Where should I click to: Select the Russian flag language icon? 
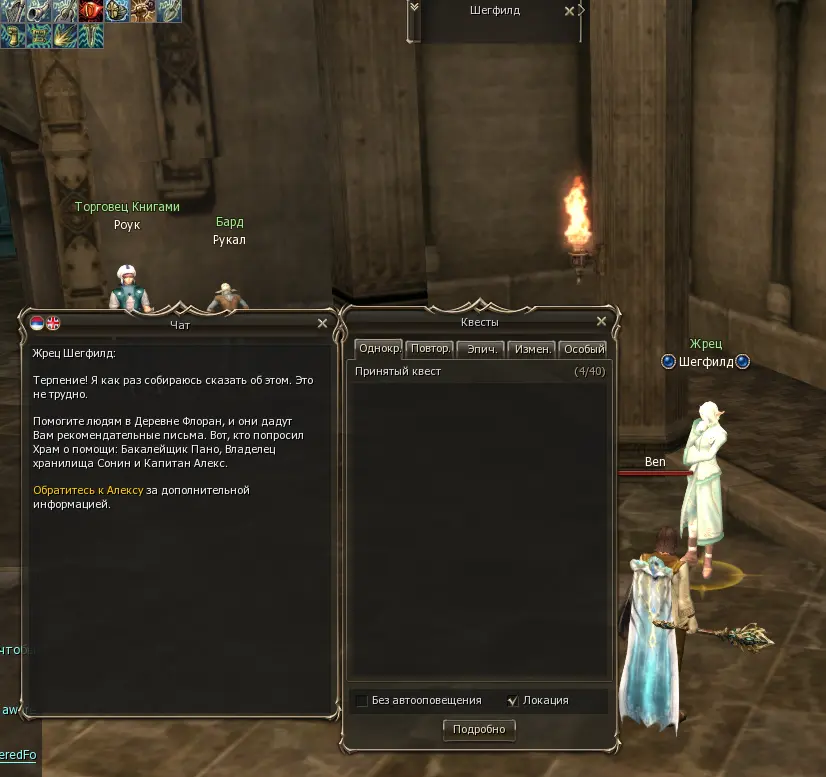tap(37, 323)
